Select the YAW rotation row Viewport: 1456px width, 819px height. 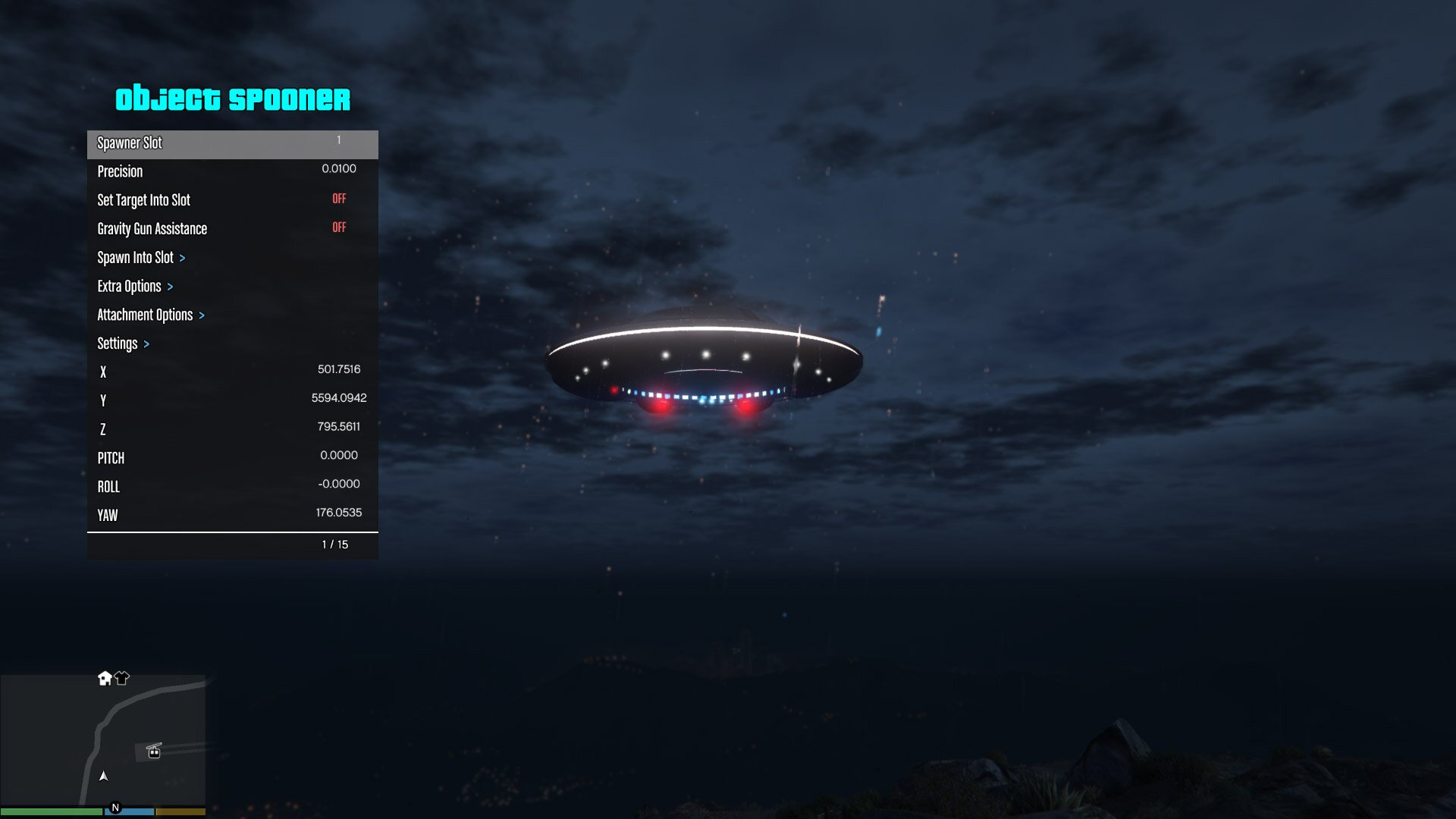click(232, 516)
